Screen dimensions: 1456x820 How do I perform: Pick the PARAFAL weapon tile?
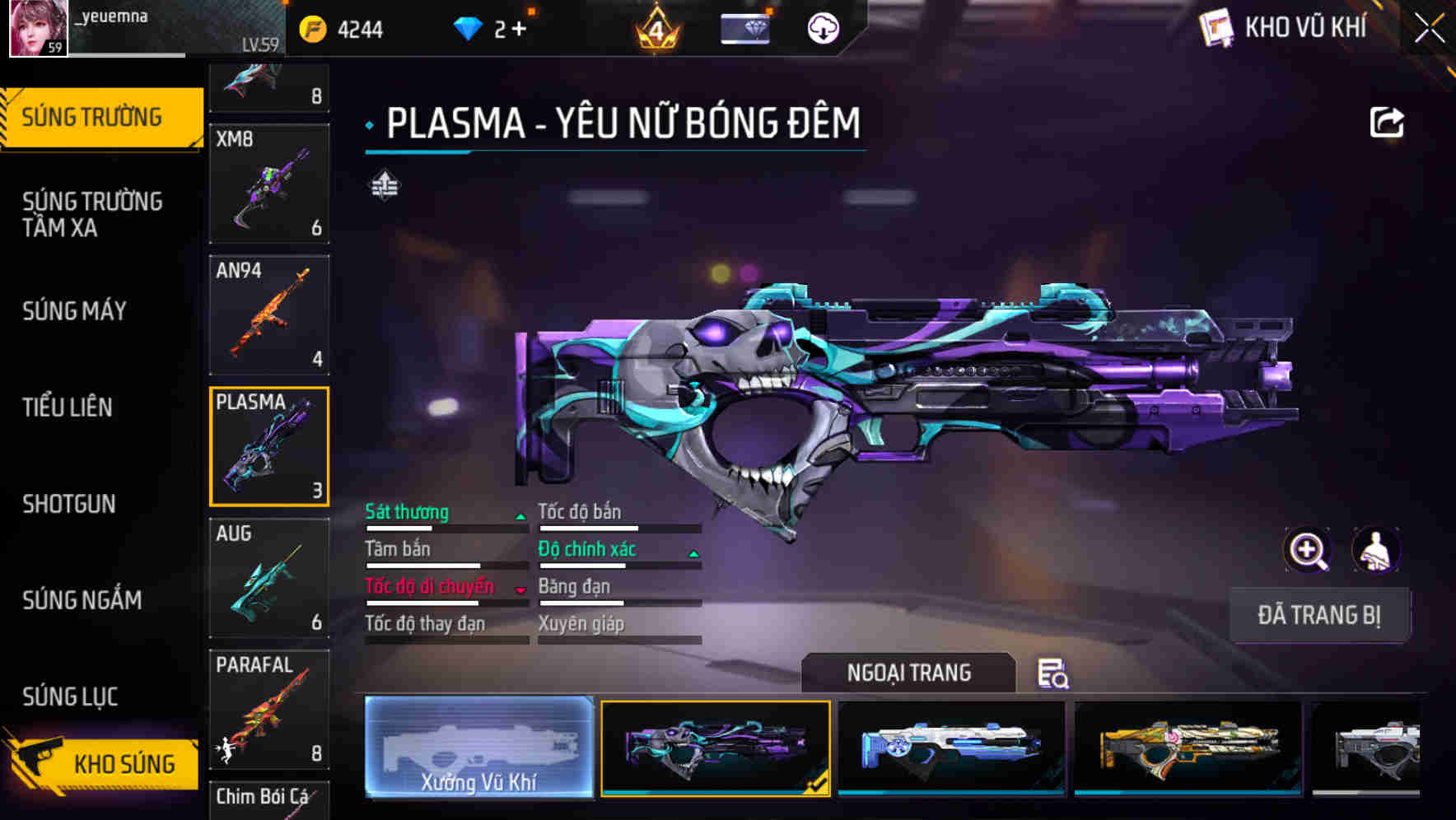click(x=269, y=709)
